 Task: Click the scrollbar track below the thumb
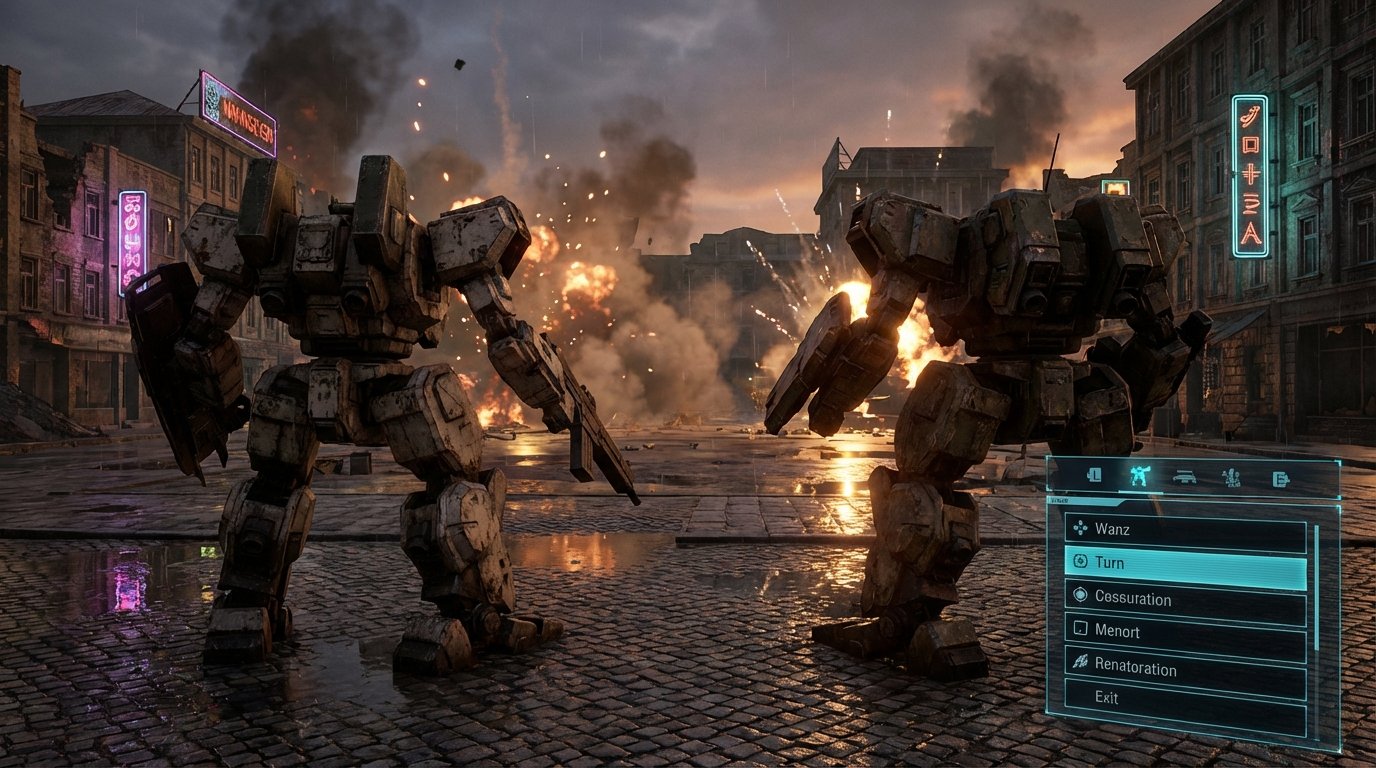click(1318, 690)
